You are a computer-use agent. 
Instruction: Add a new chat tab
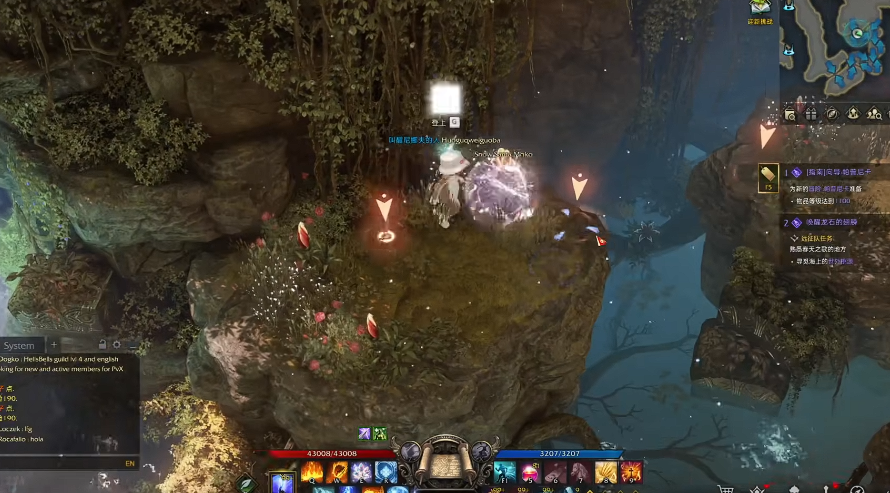pyautogui.click(x=54, y=346)
